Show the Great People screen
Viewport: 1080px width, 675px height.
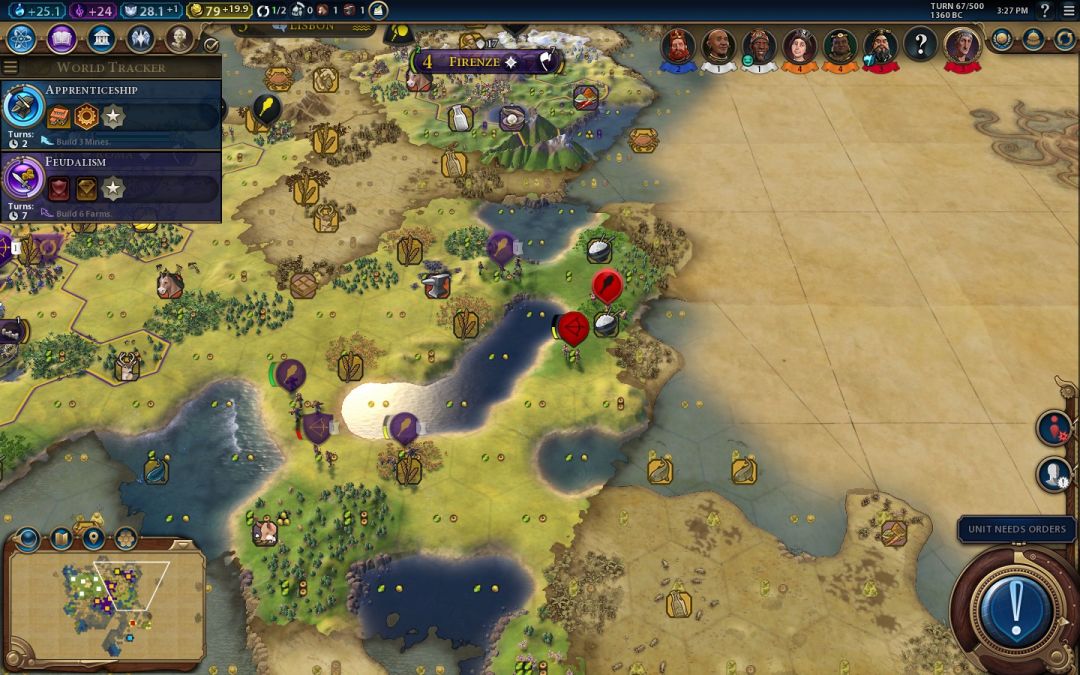pos(178,39)
